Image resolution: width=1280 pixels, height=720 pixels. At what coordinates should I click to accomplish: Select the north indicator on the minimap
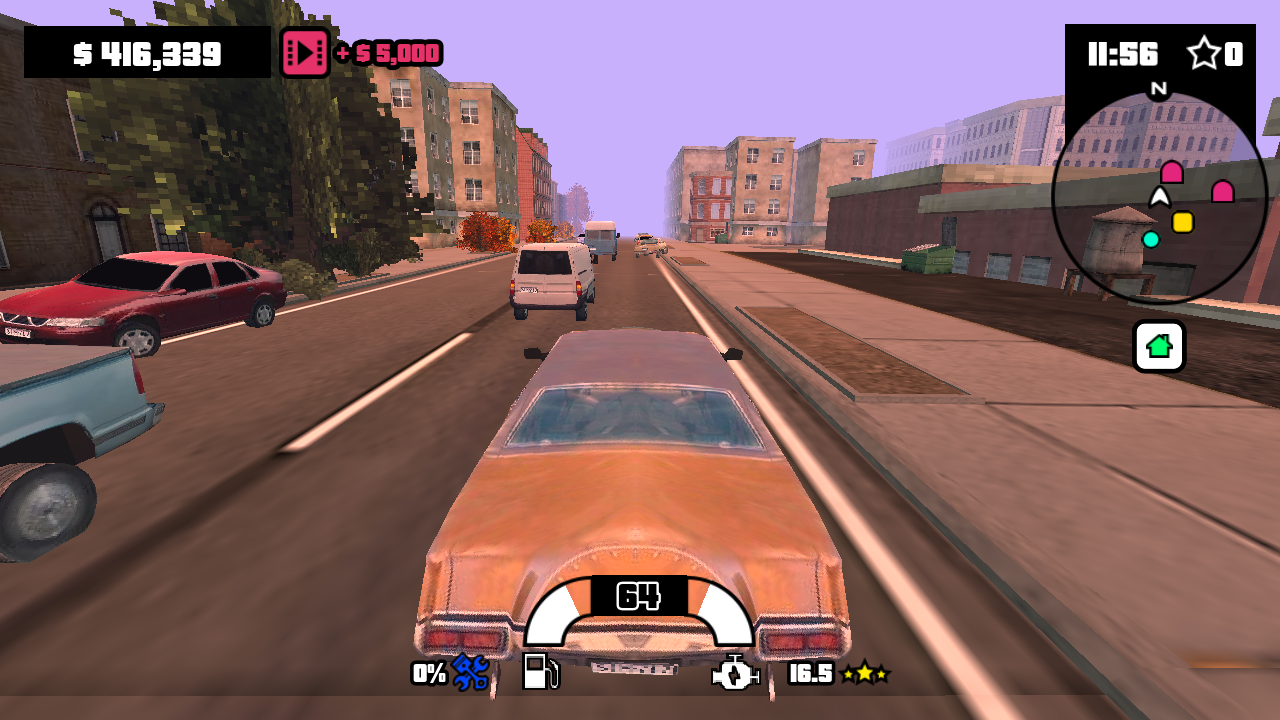pyautogui.click(x=1158, y=89)
